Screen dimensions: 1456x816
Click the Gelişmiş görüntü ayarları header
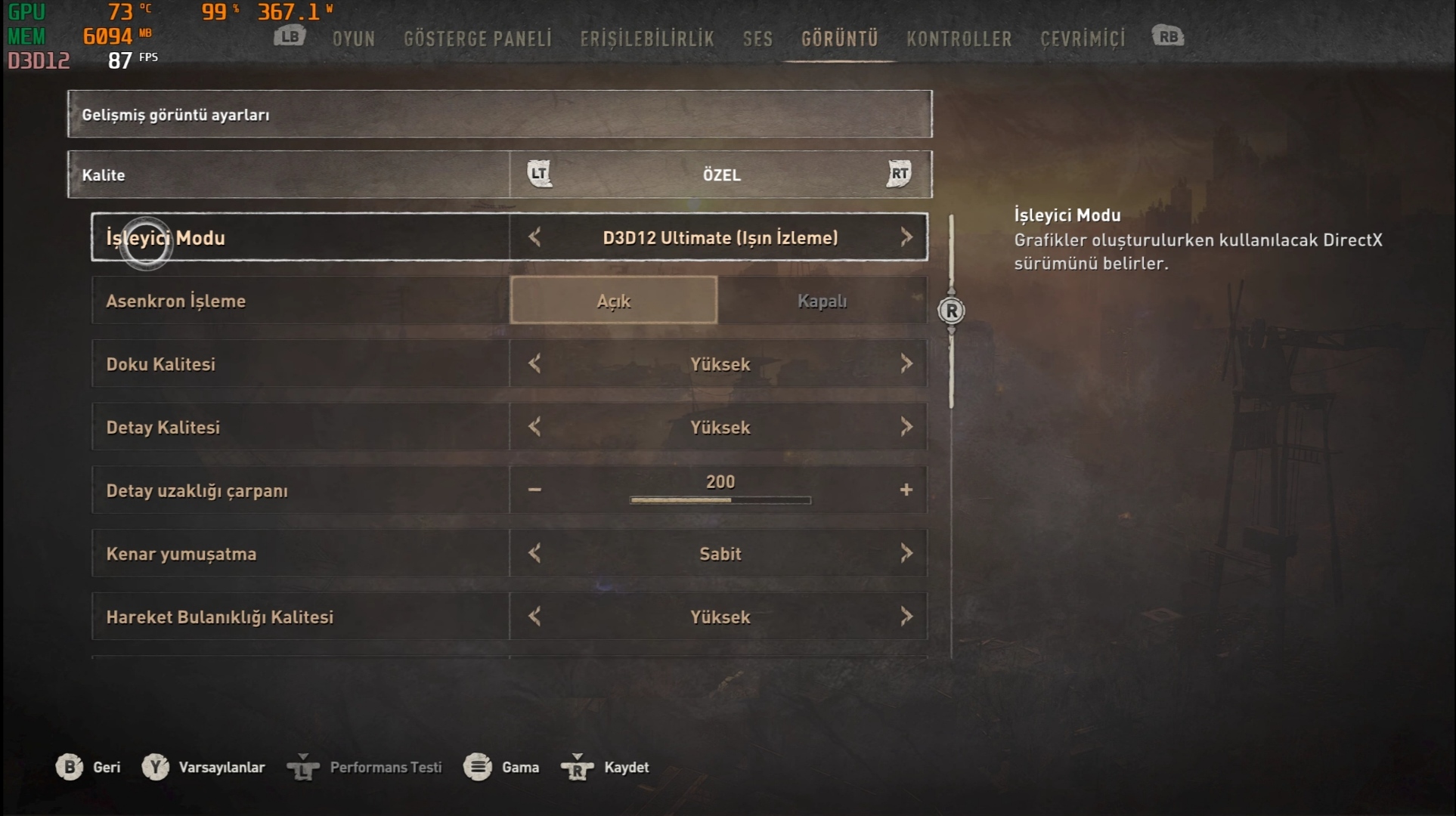[x=499, y=114]
